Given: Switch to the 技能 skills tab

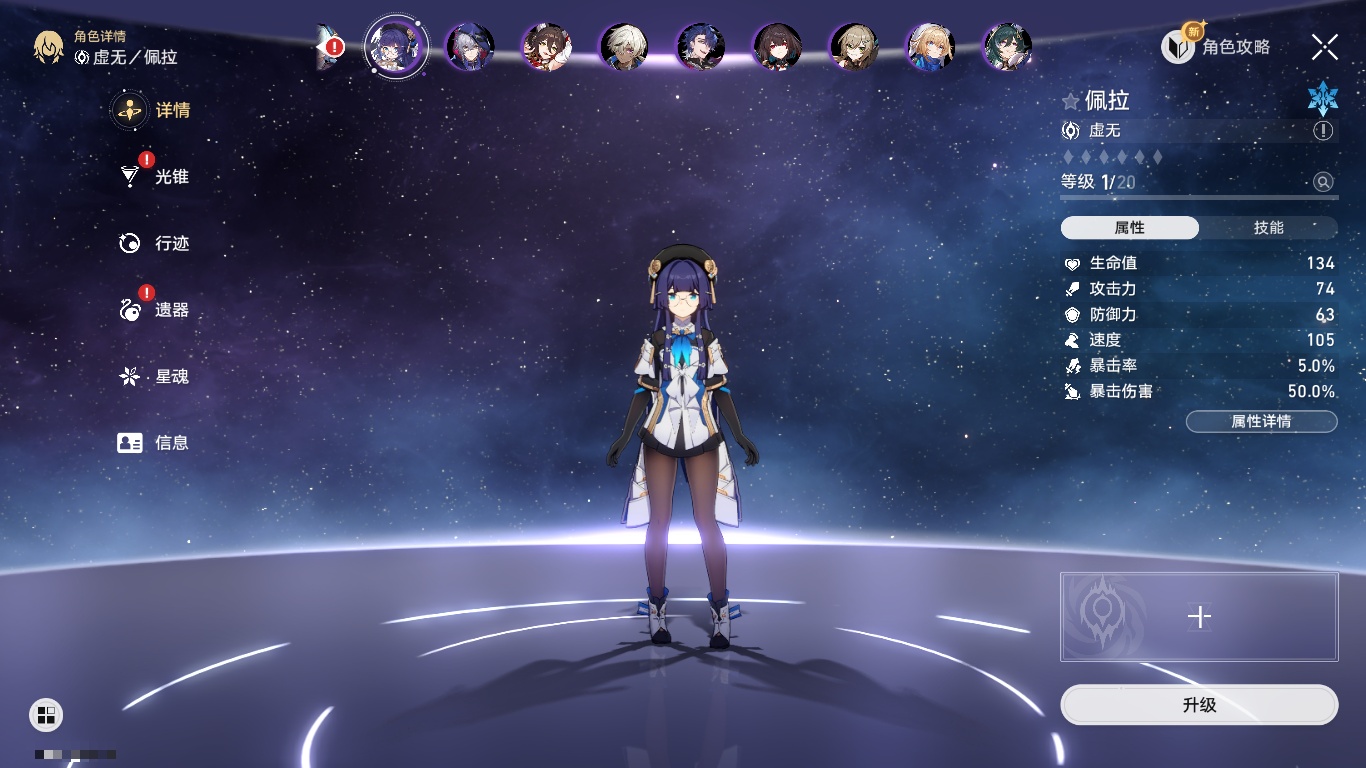Looking at the screenshot, I should (1268, 228).
